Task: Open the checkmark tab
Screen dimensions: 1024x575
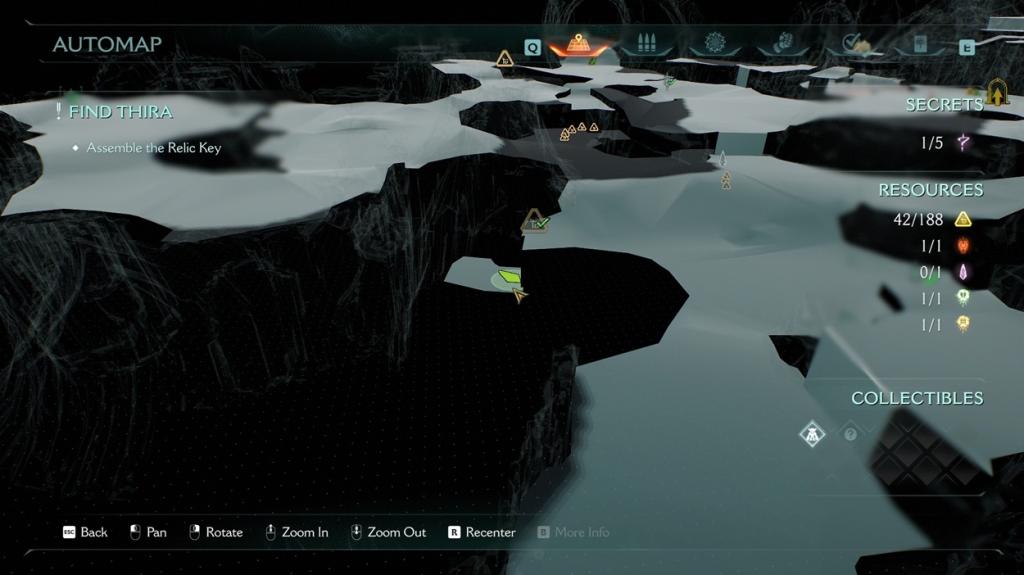Action: tap(853, 43)
